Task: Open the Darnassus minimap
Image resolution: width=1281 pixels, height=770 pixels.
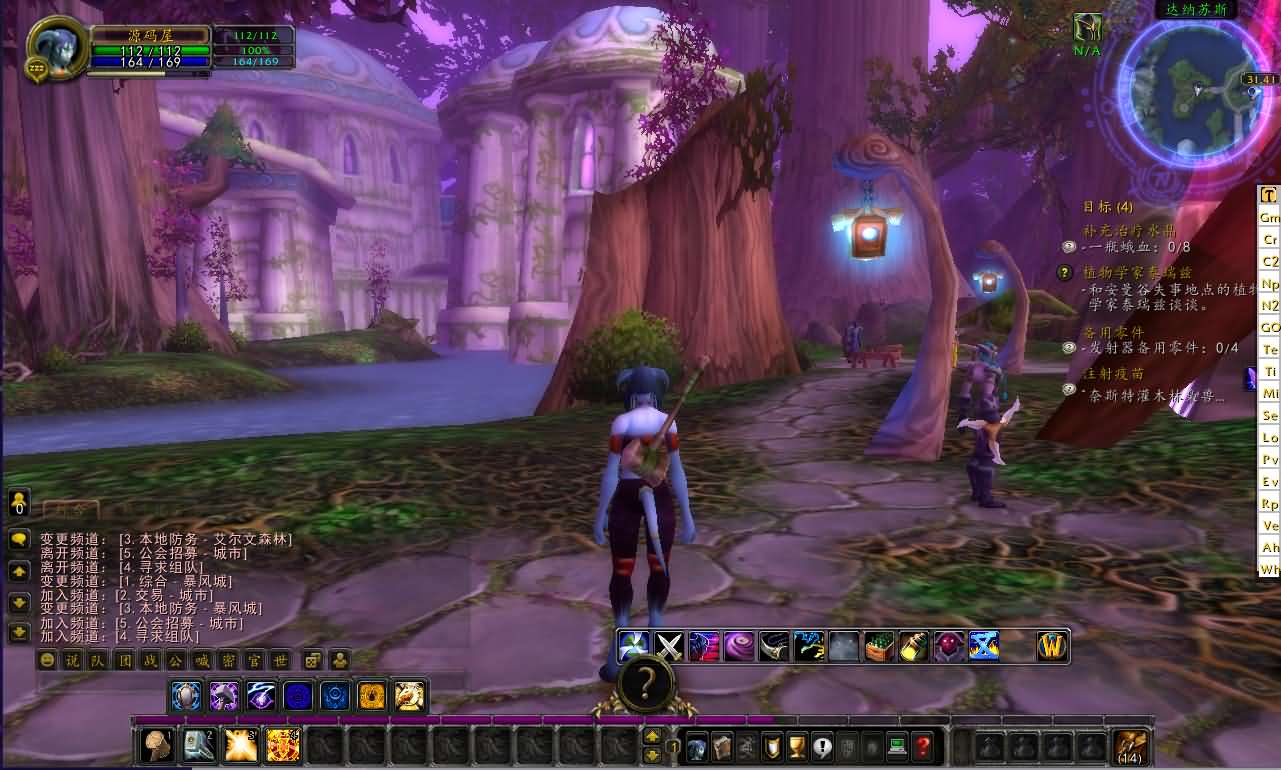Action: coord(1196,90)
